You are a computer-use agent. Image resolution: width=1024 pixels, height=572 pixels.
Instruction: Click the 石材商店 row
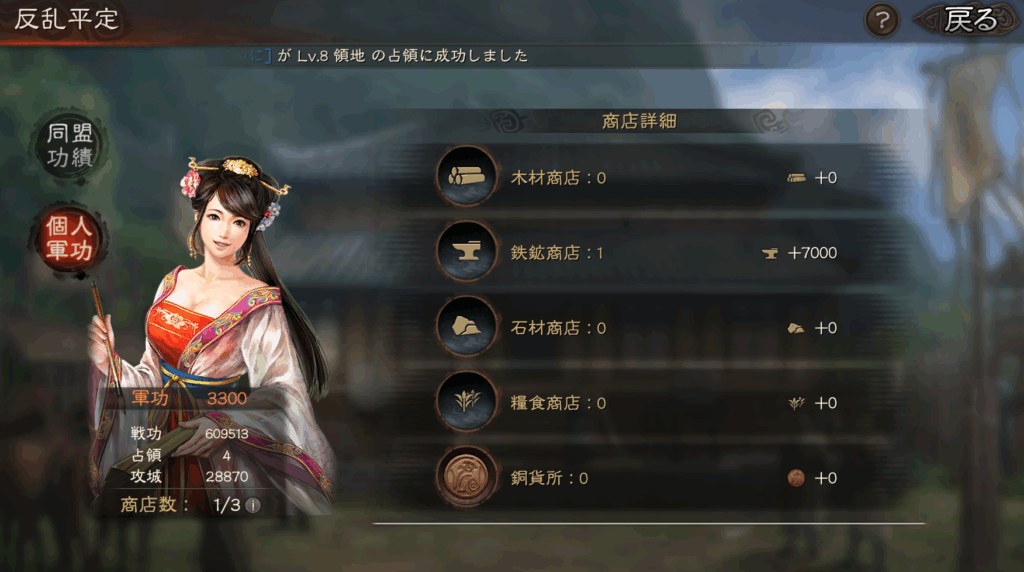(640, 328)
